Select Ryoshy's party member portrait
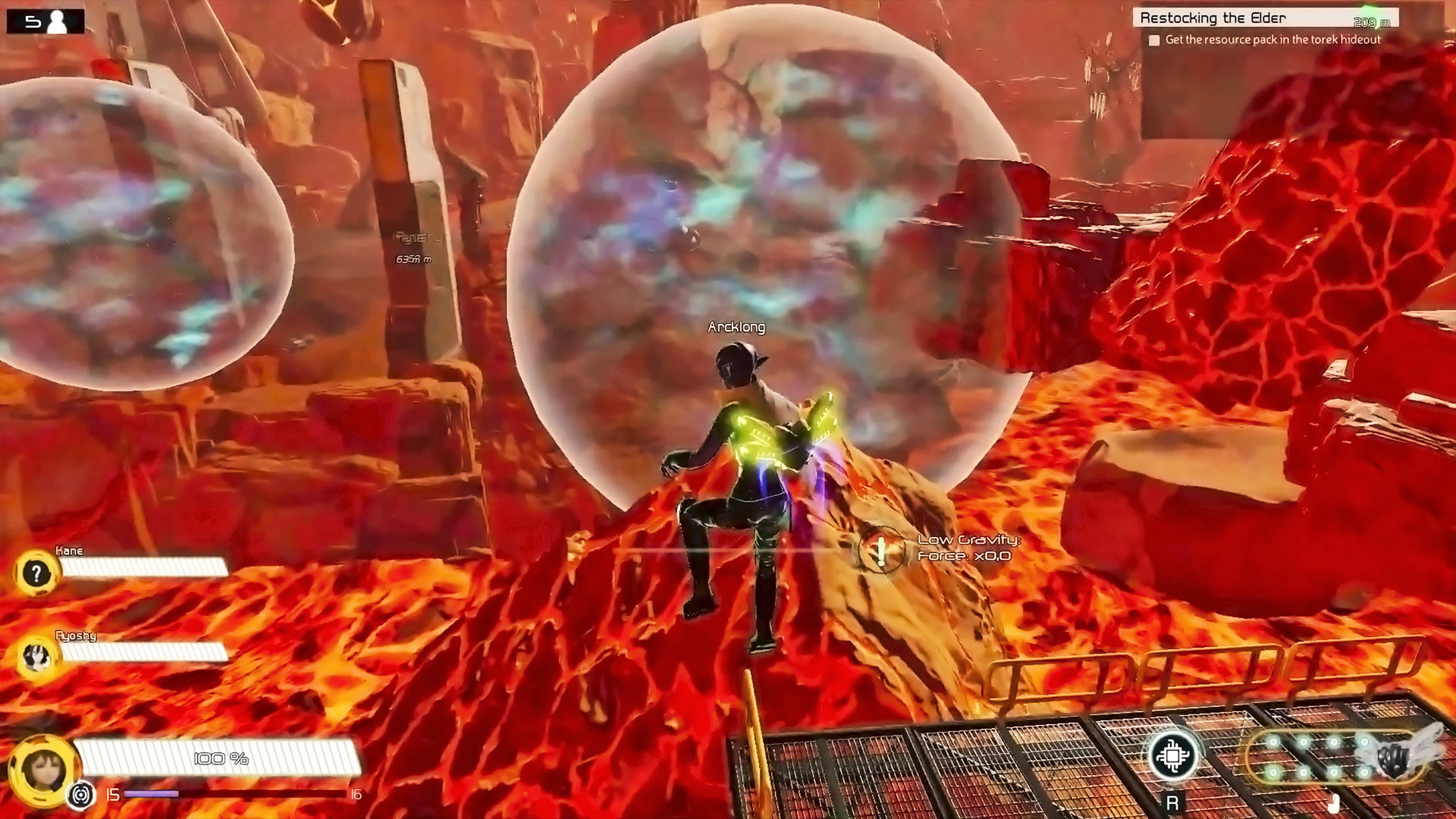Image resolution: width=1456 pixels, height=819 pixels. click(x=36, y=657)
